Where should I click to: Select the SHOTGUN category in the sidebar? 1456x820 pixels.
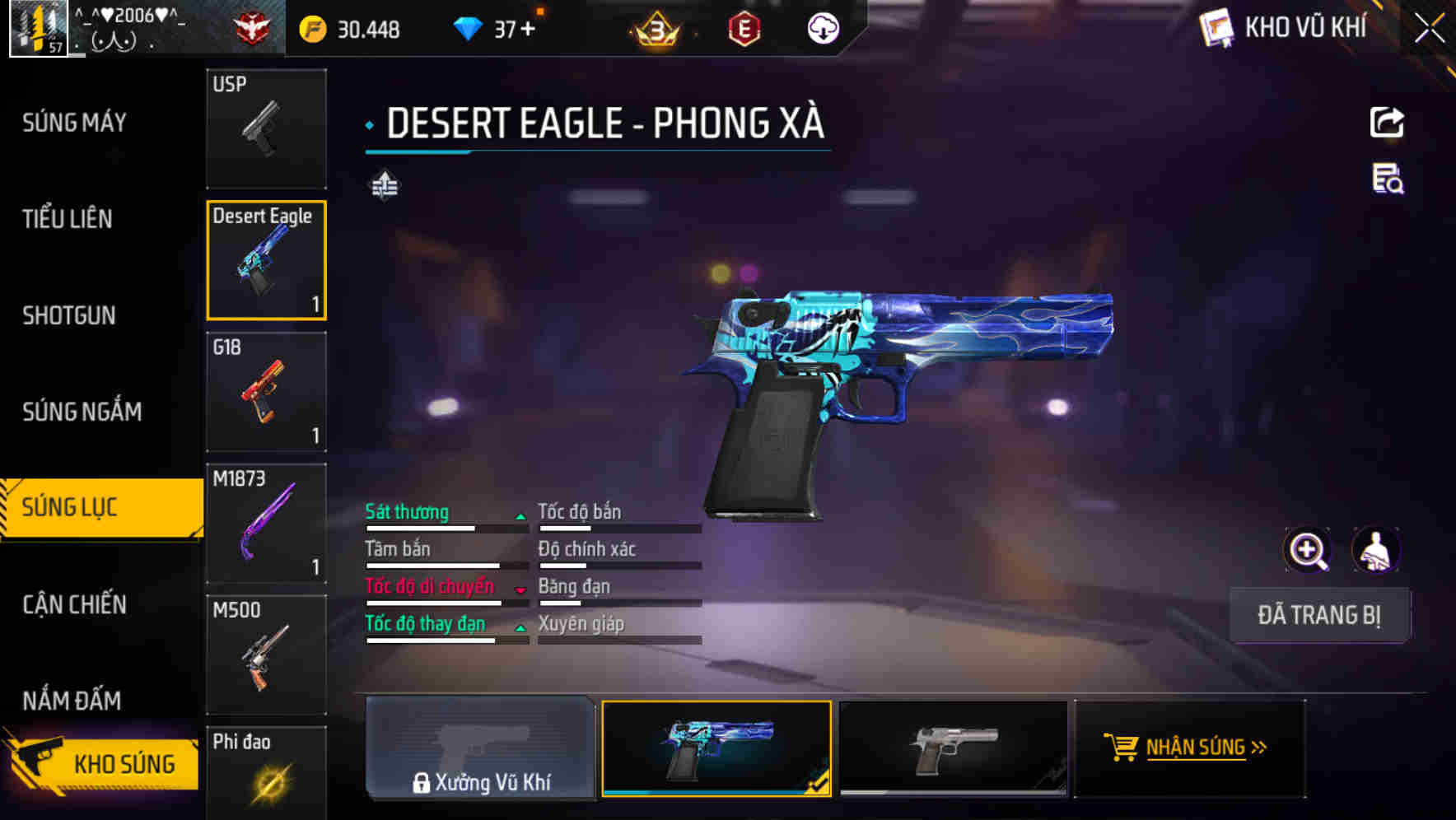pos(69,315)
